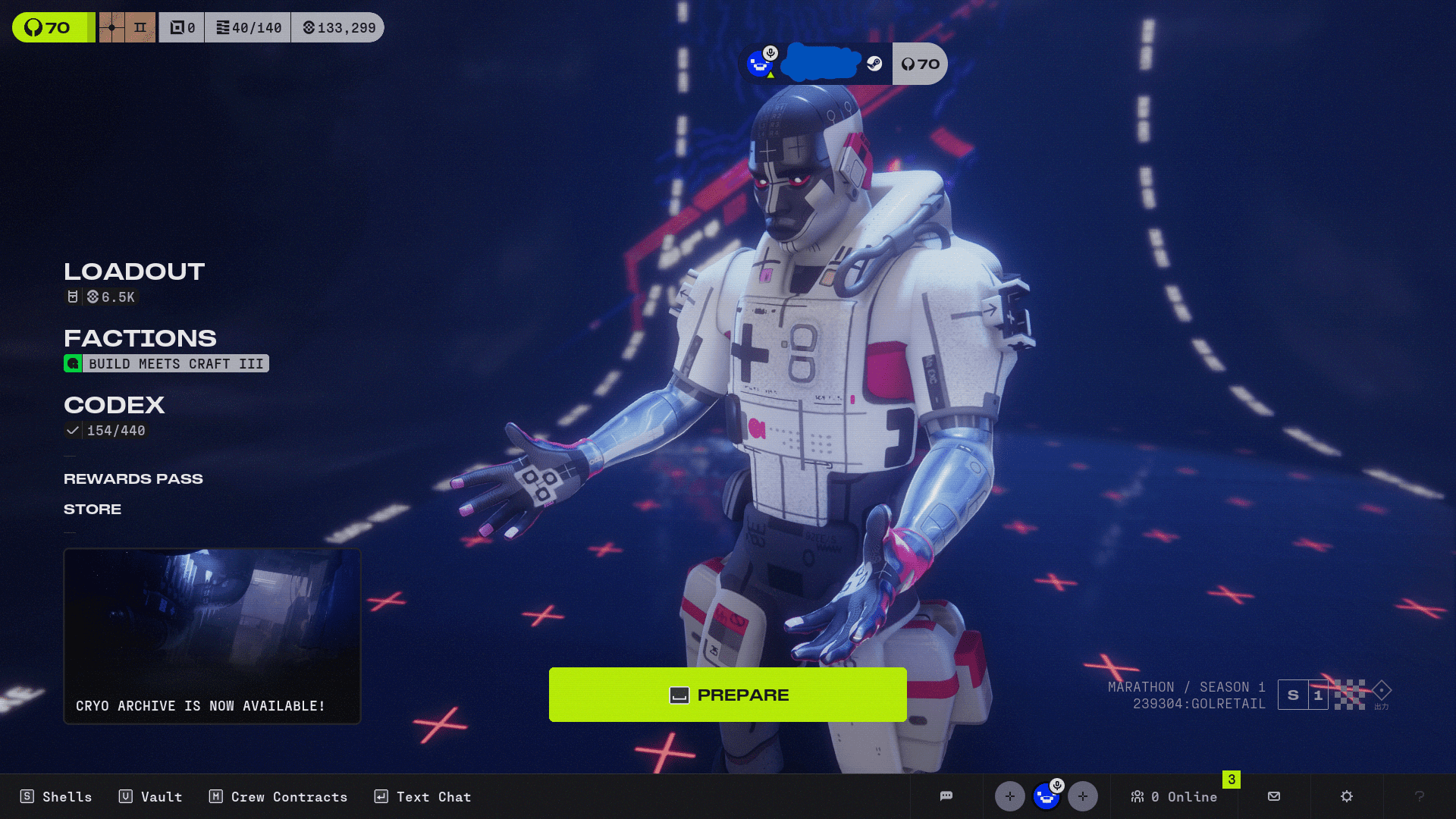This screenshot has width=1456, height=819.
Task: Open the chat bubble icon in bottom bar
Action: (x=946, y=796)
